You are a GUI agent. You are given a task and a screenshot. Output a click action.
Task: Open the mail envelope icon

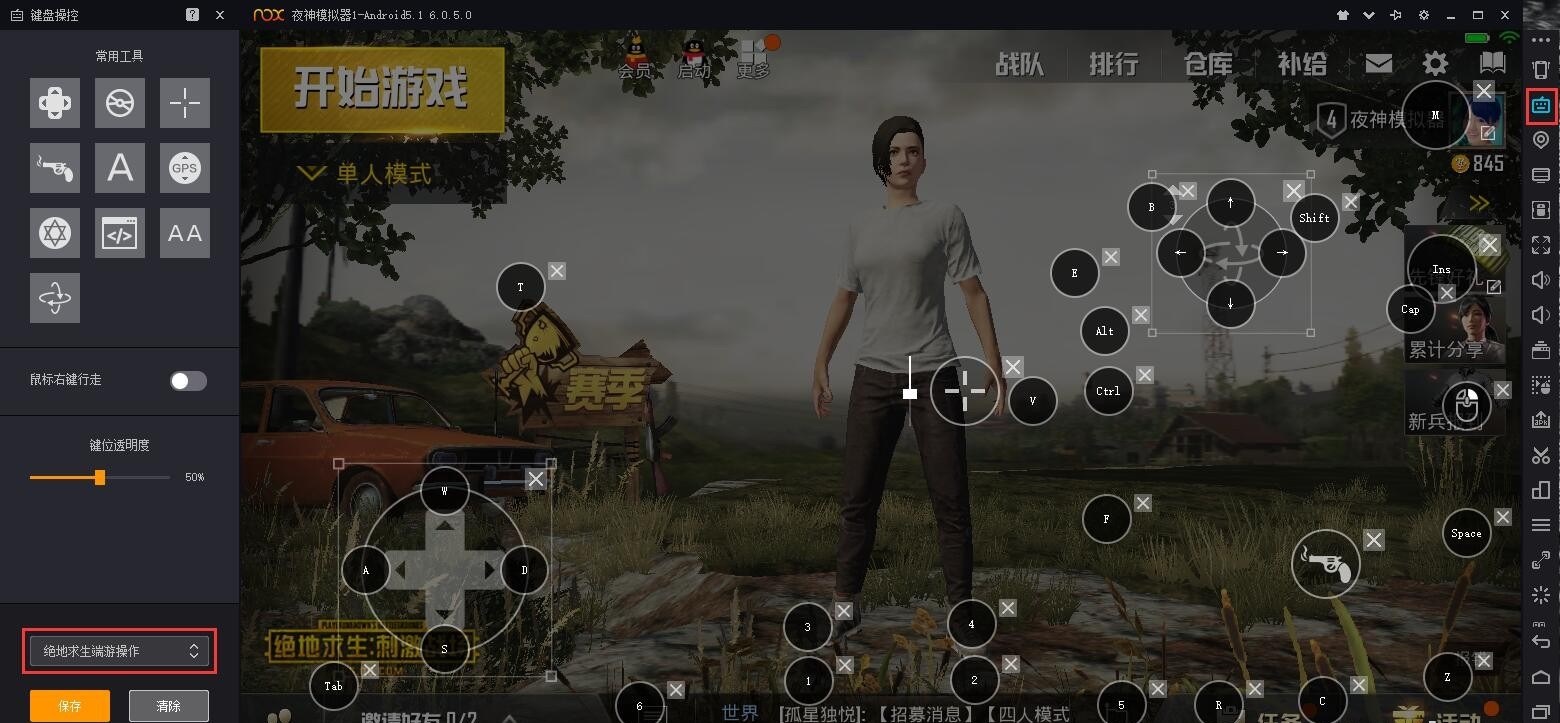1379,63
